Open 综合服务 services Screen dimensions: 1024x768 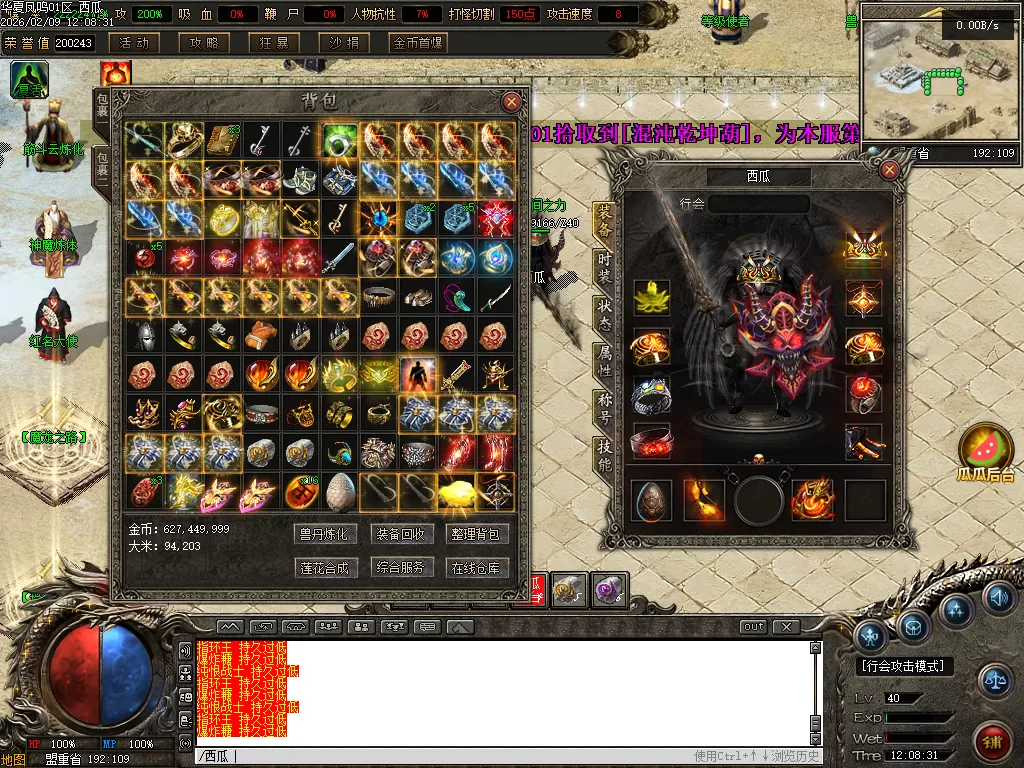point(400,567)
